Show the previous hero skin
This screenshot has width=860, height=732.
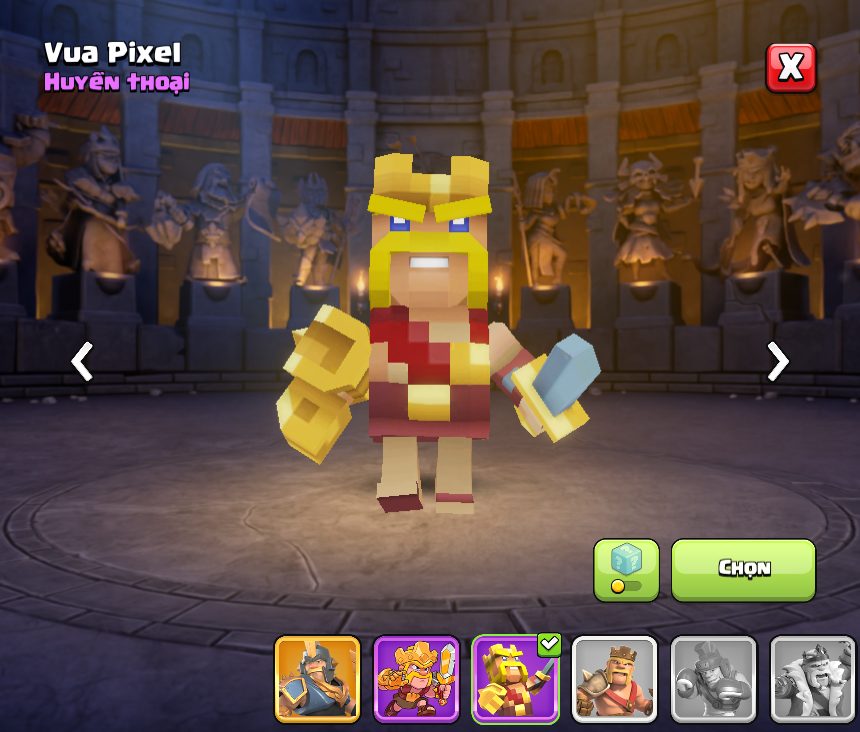tap(82, 361)
